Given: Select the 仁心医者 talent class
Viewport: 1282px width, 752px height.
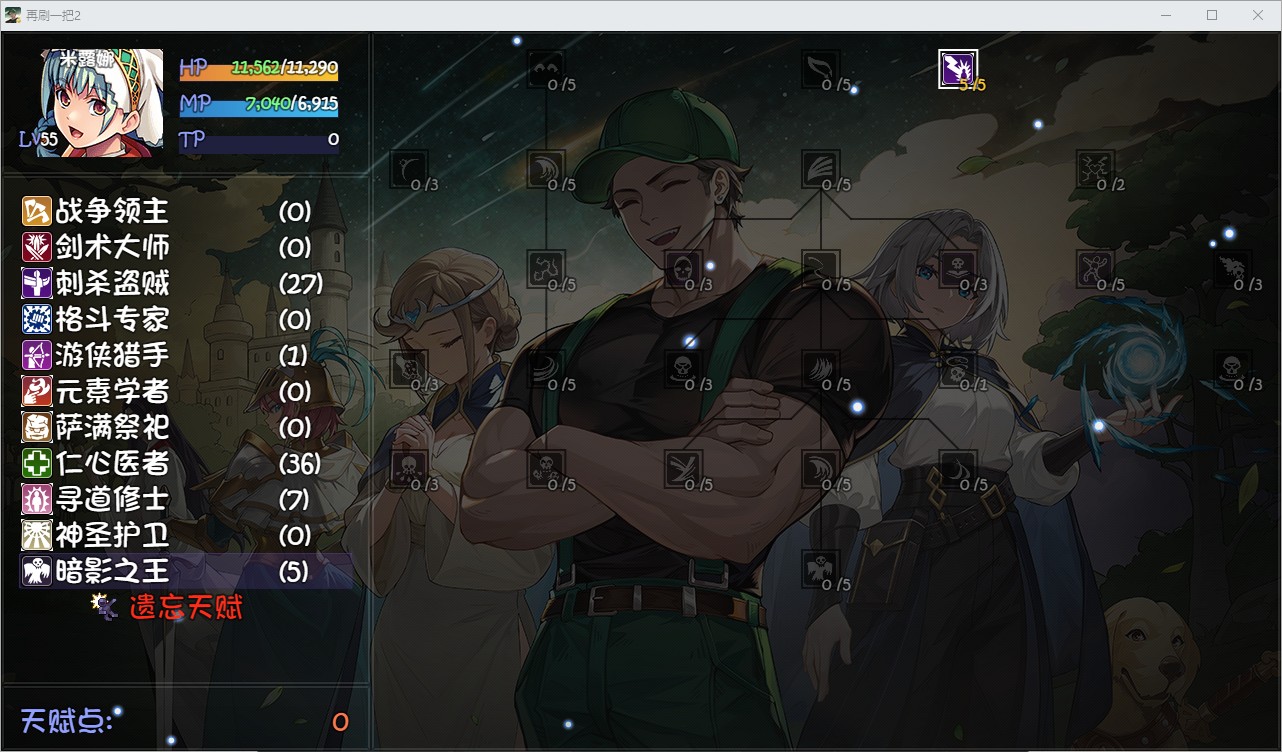Looking at the screenshot, I should 112,463.
